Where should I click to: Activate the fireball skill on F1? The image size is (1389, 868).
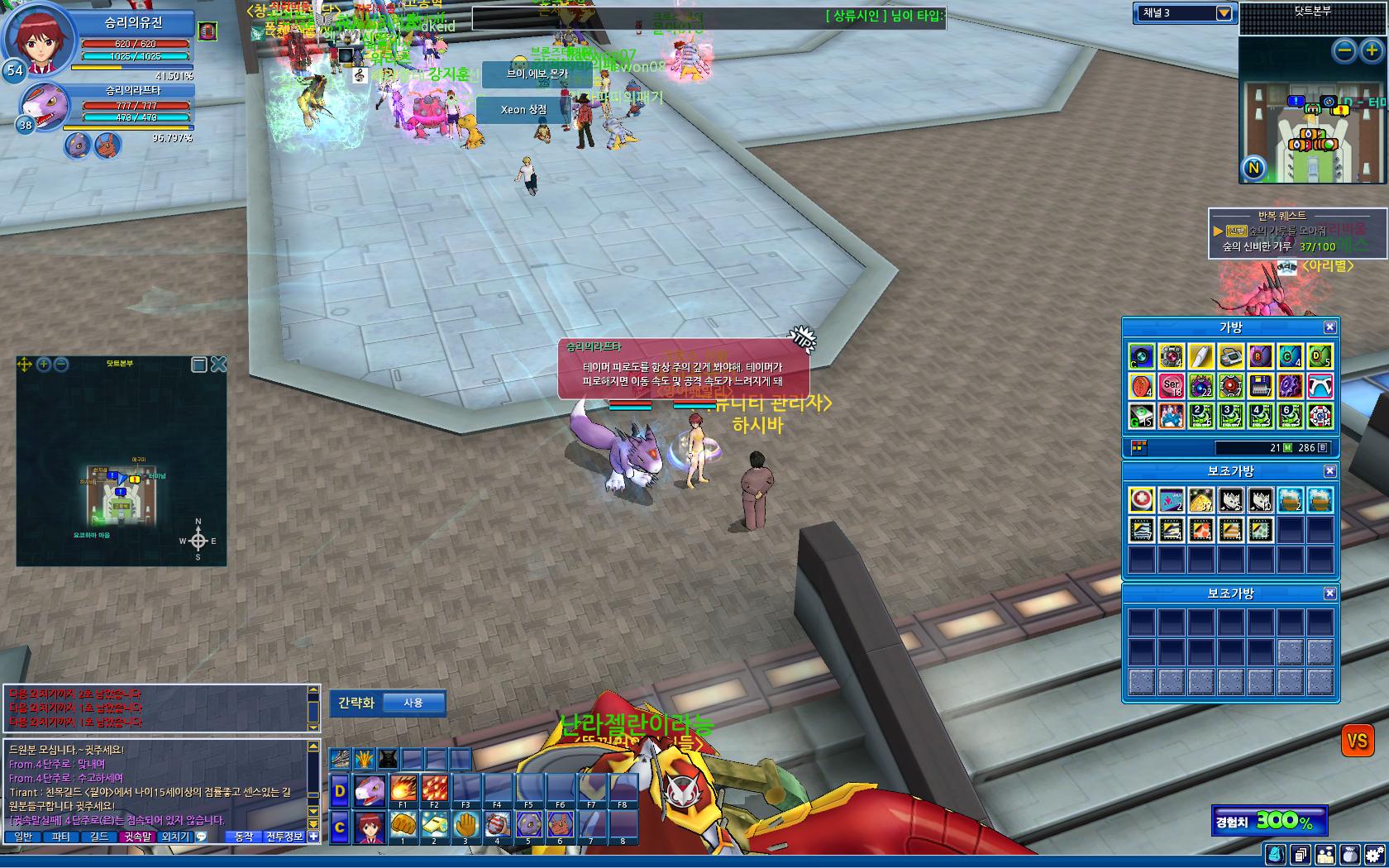(403, 790)
